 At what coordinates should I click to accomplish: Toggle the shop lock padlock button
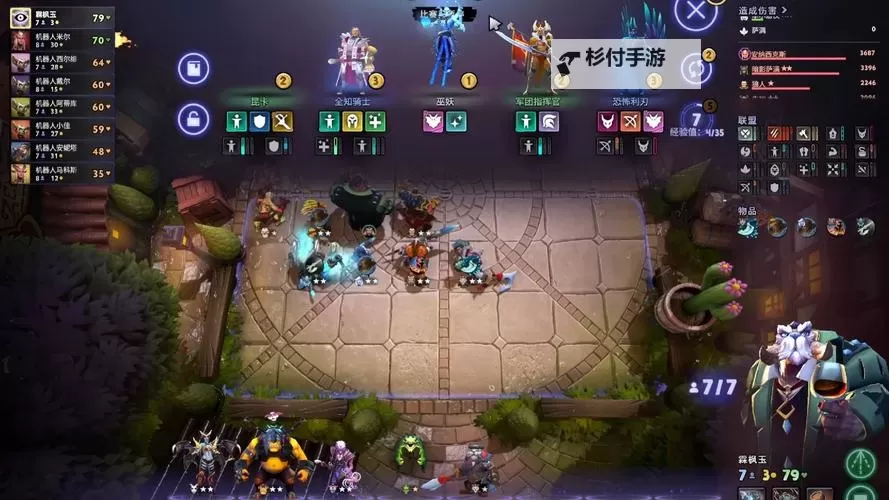[x=193, y=120]
